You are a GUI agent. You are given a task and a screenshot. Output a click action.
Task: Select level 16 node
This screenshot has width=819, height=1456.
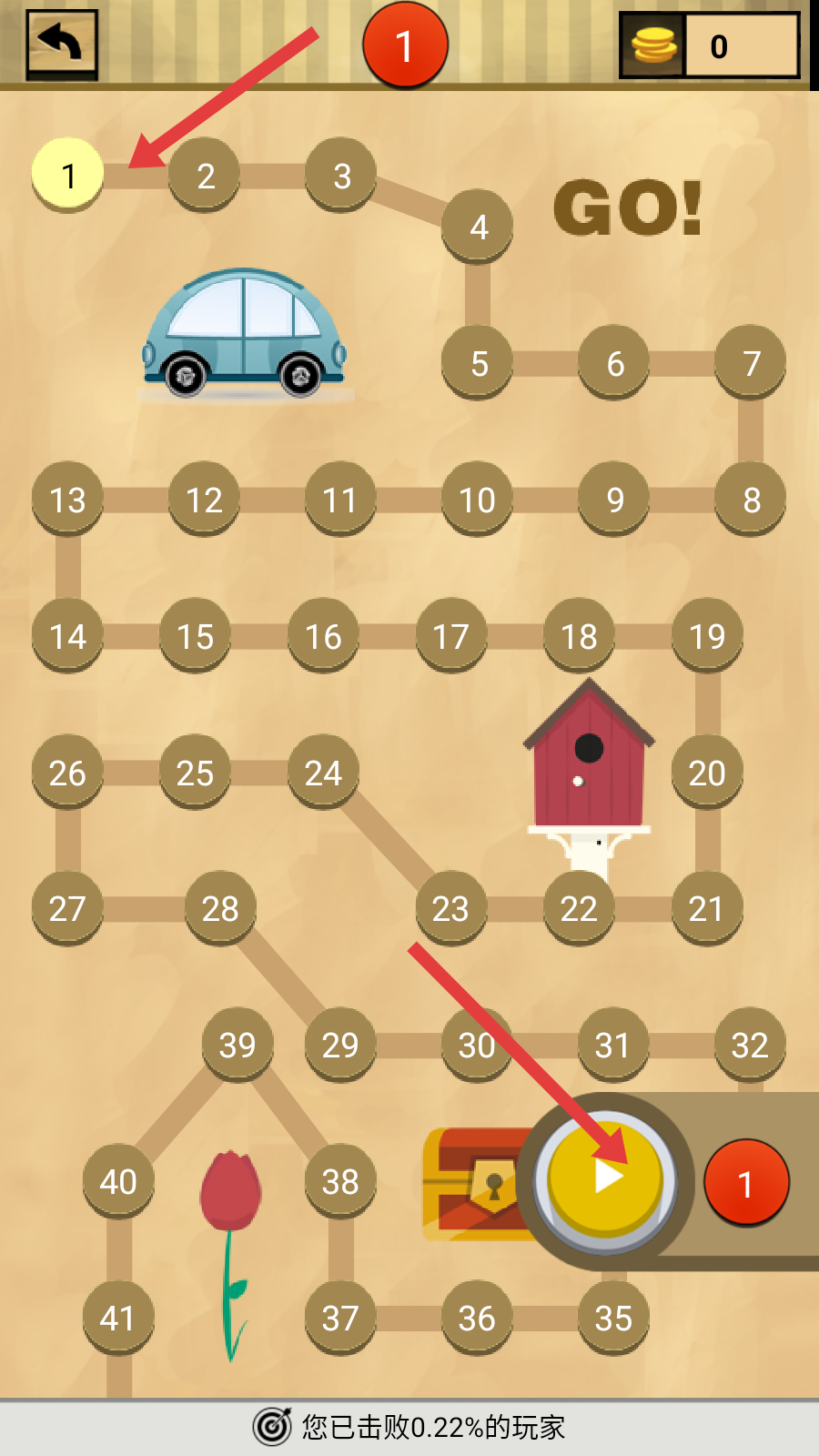(323, 635)
